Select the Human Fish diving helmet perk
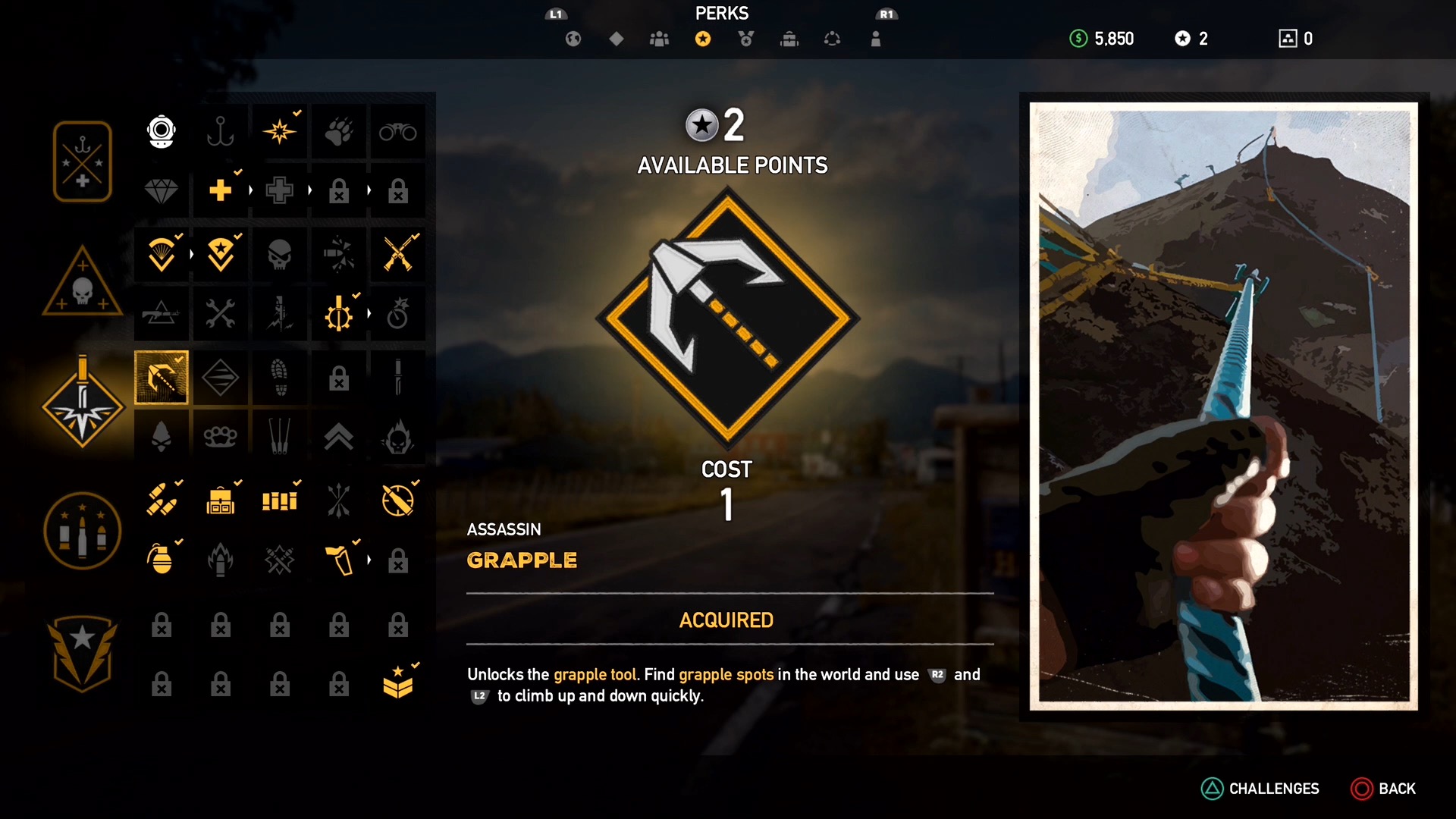Viewport: 1456px width, 819px height. pos(161,131)
